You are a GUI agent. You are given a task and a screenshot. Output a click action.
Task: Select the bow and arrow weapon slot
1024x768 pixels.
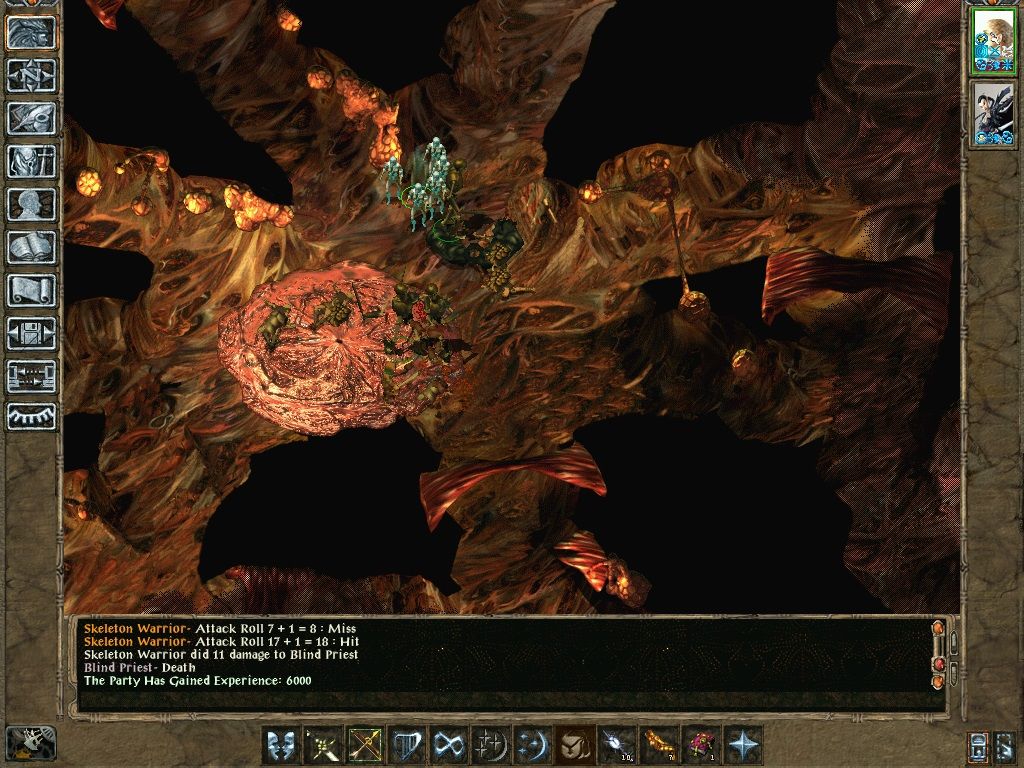[x=365, y=745]
